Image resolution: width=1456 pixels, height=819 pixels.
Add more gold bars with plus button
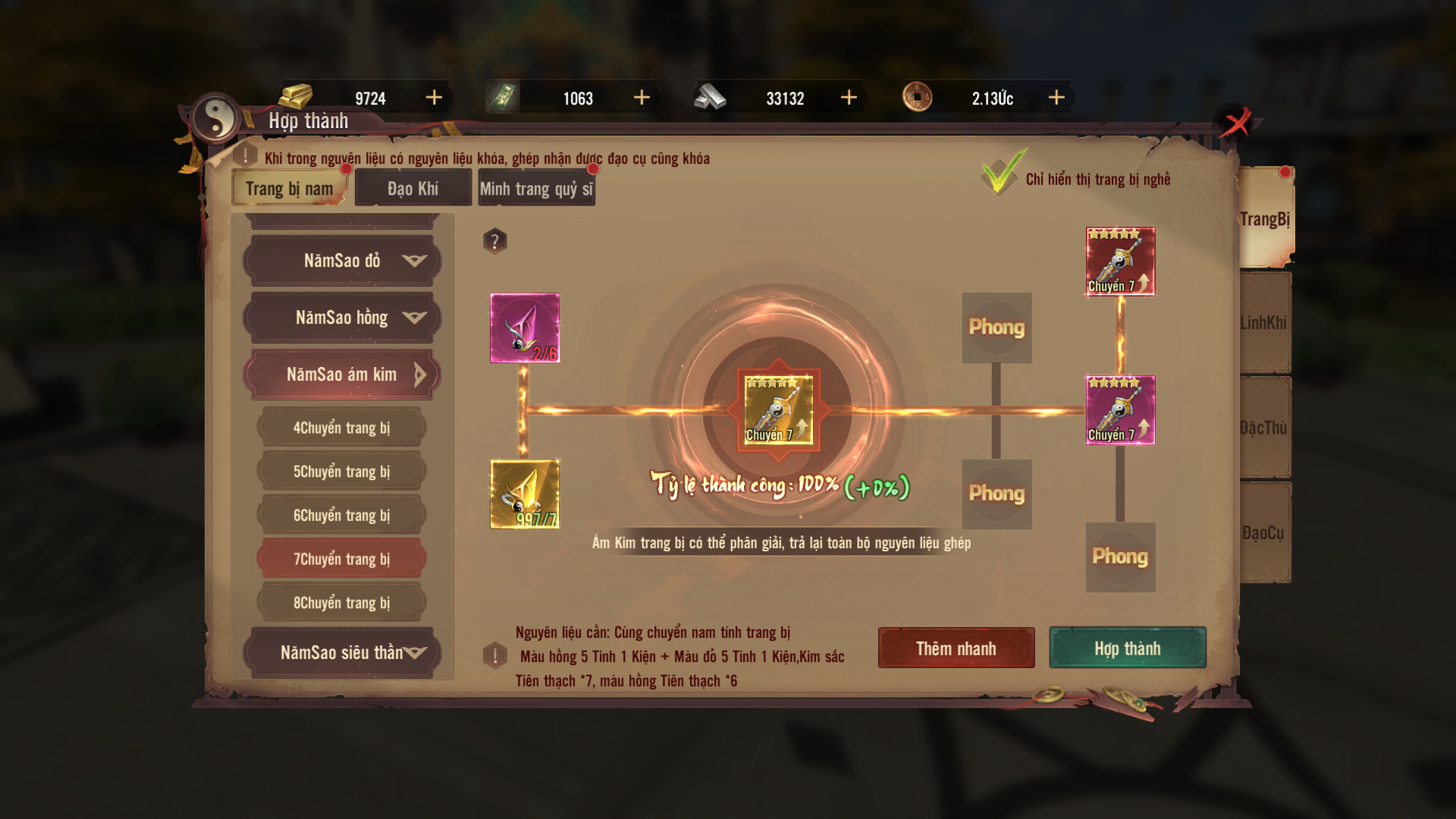click(434, 98)
